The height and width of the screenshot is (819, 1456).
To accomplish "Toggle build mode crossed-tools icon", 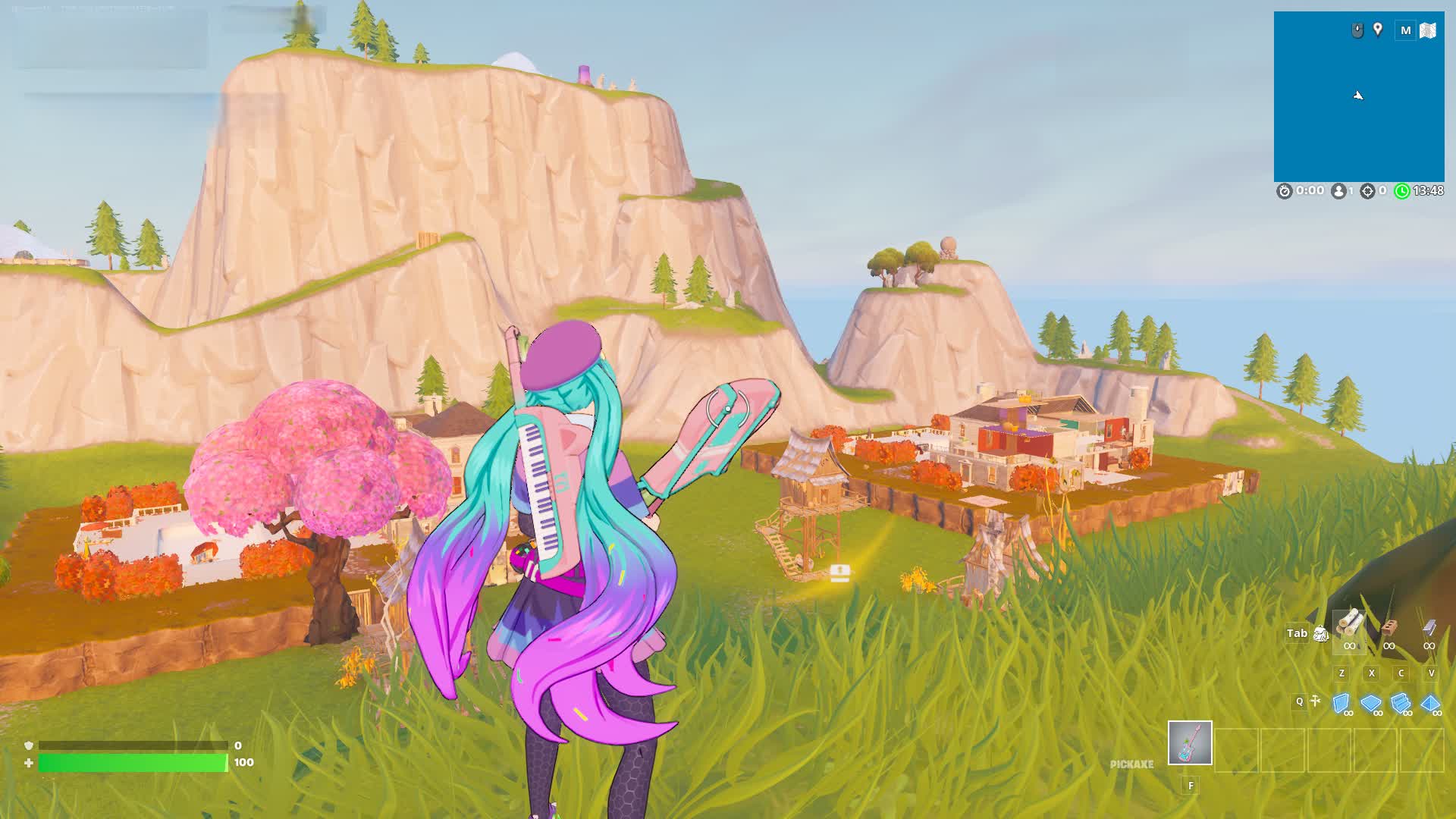I will coord(1316,701).
